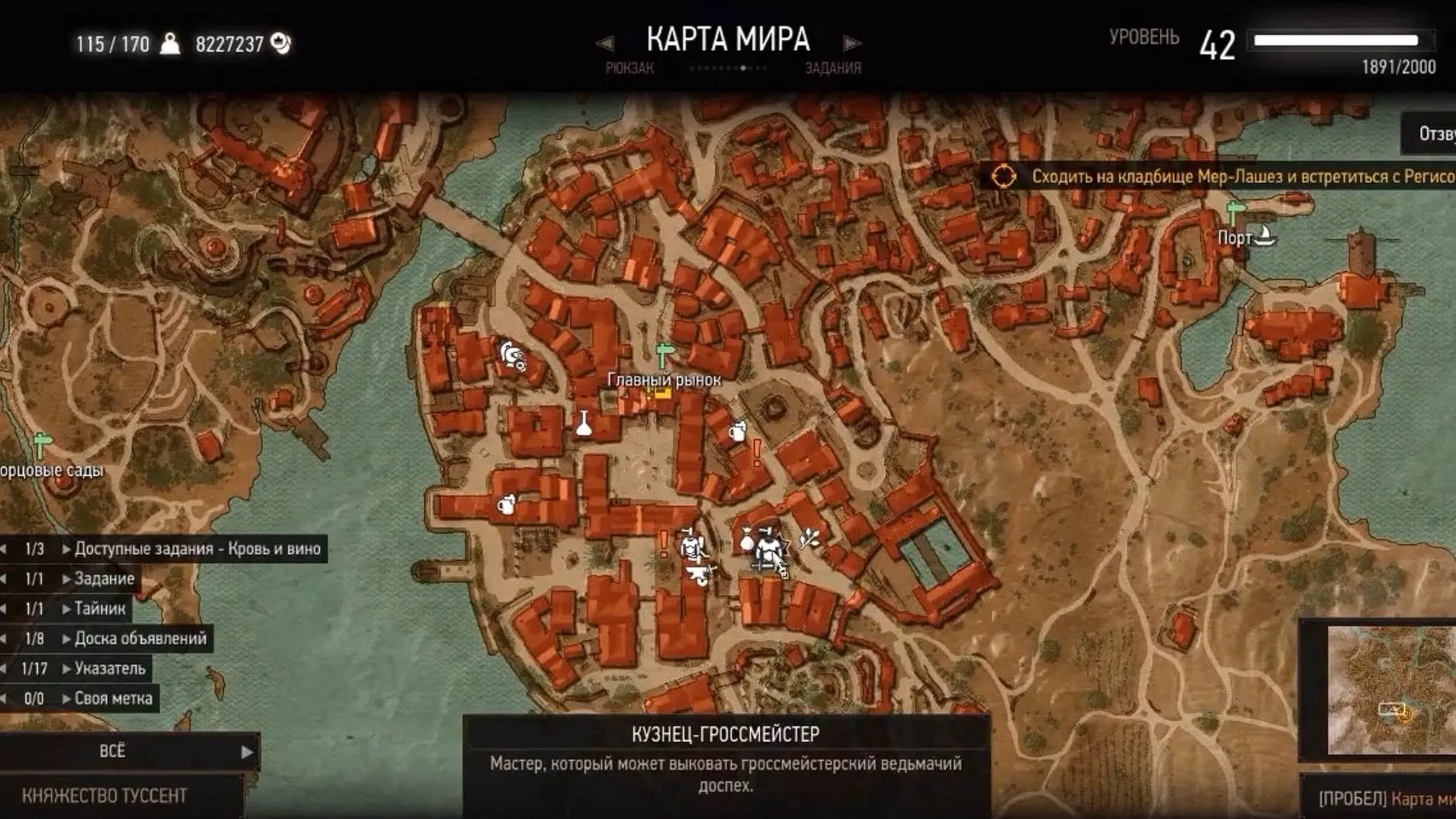Click the arrow next to the ВСЁ filter

pyautogui.click(x=247, y=751)
